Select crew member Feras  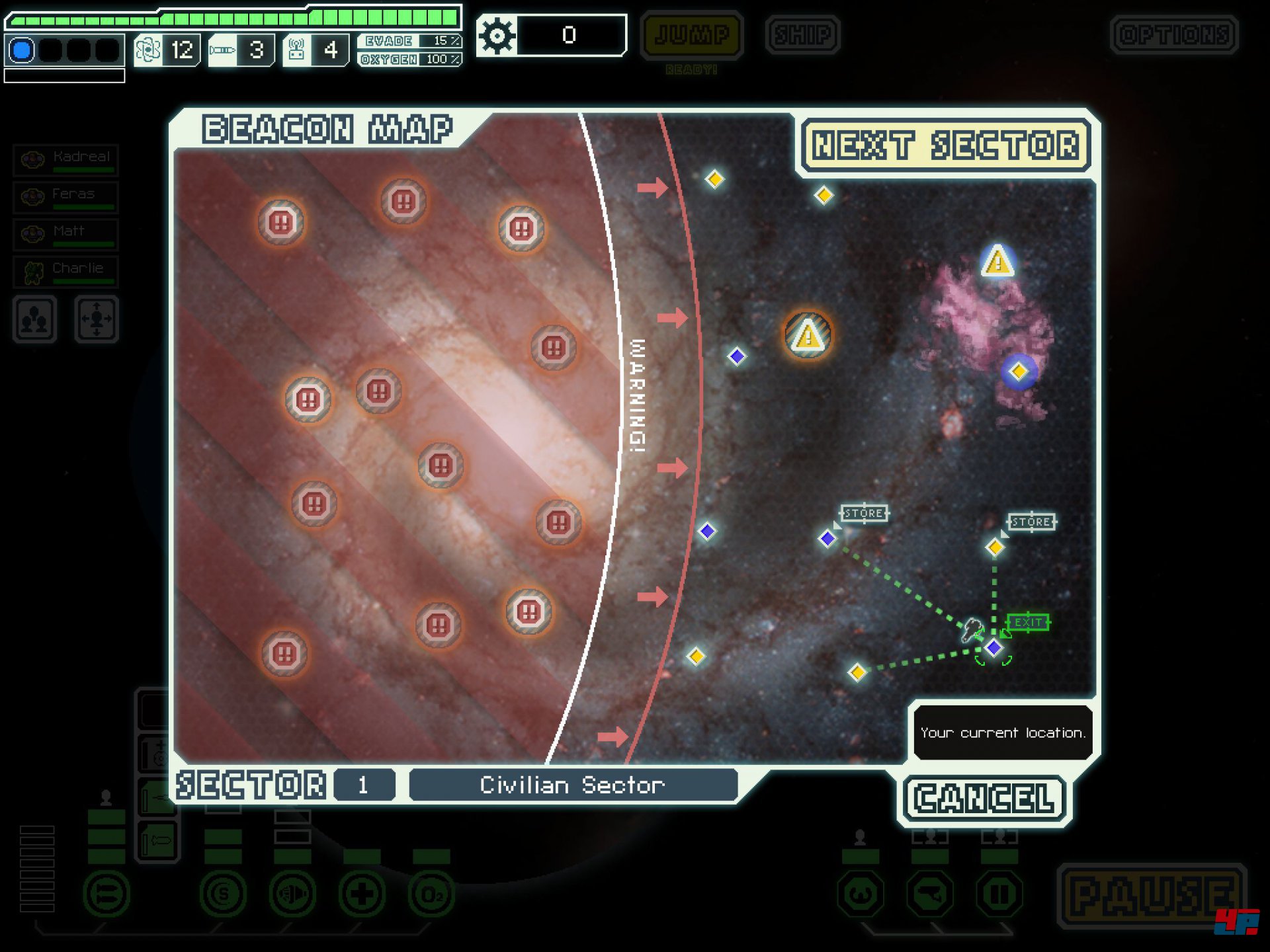[66, 196]
